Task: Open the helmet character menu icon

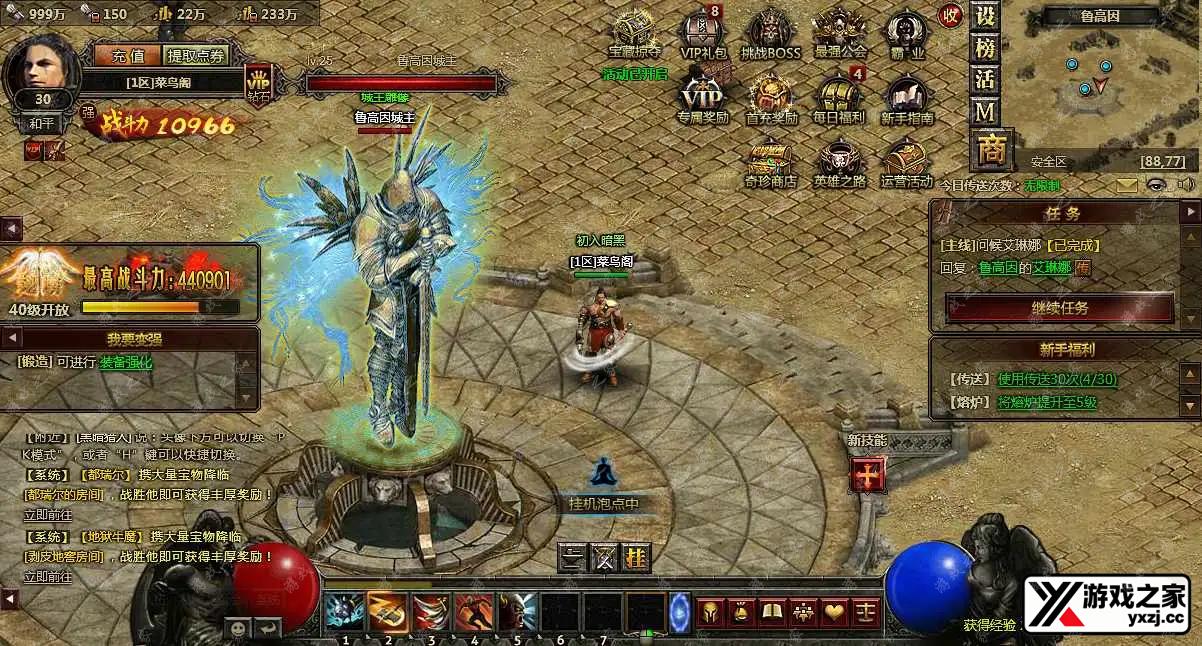Action: point(708,610)
